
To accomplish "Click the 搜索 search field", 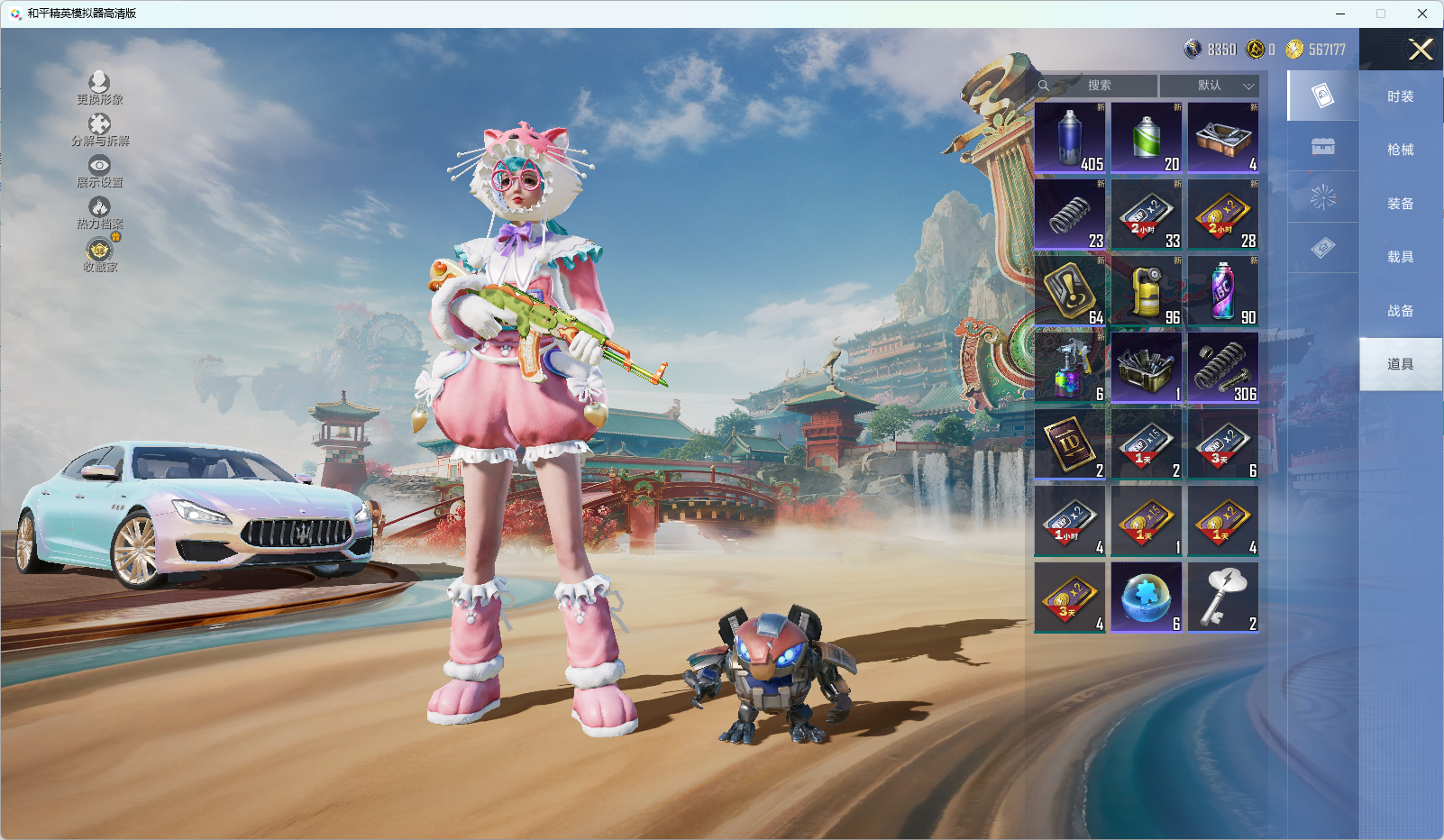I will pos(1099,86).
